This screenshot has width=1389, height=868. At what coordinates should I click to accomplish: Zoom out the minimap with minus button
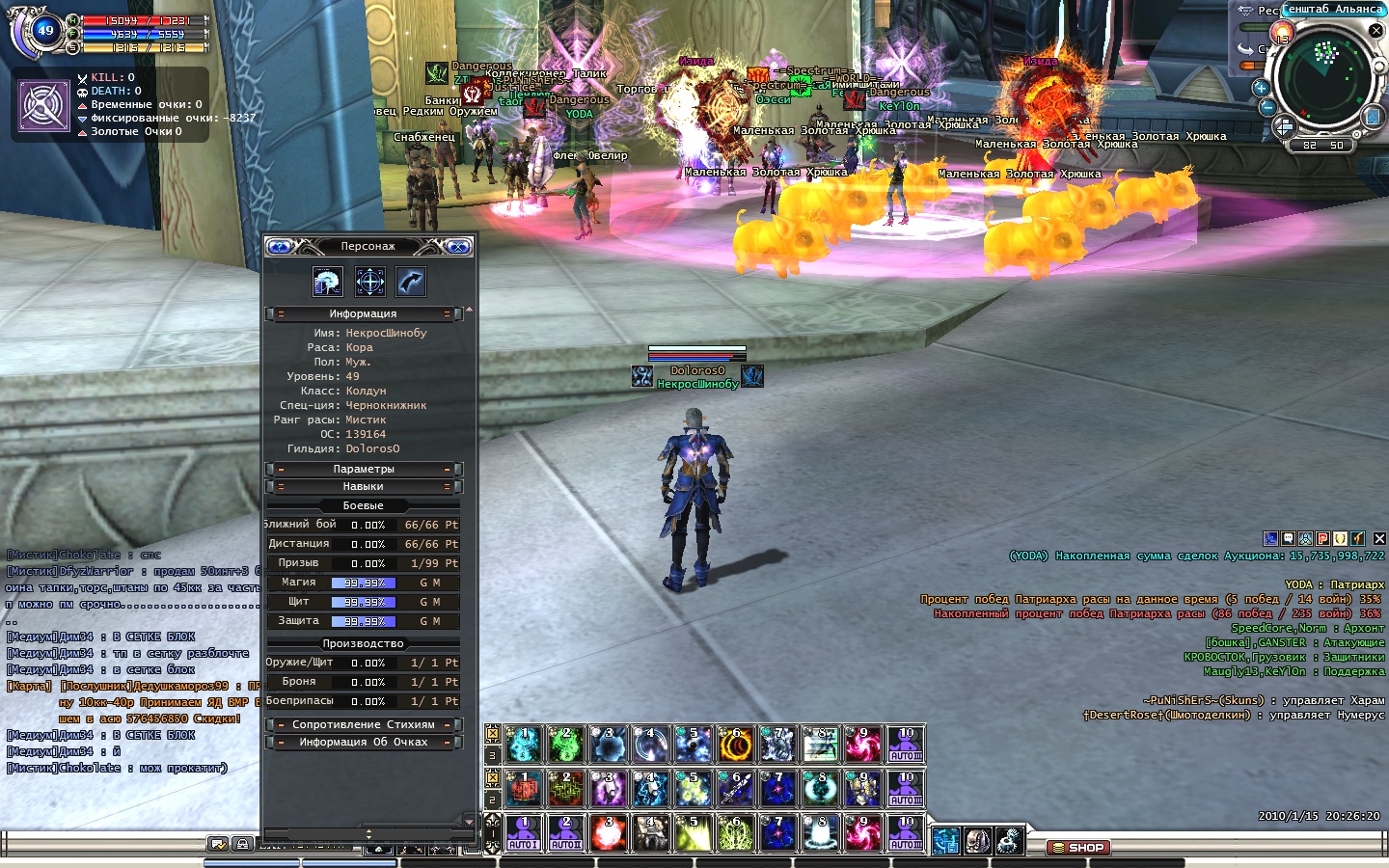tap(1267, 107)
